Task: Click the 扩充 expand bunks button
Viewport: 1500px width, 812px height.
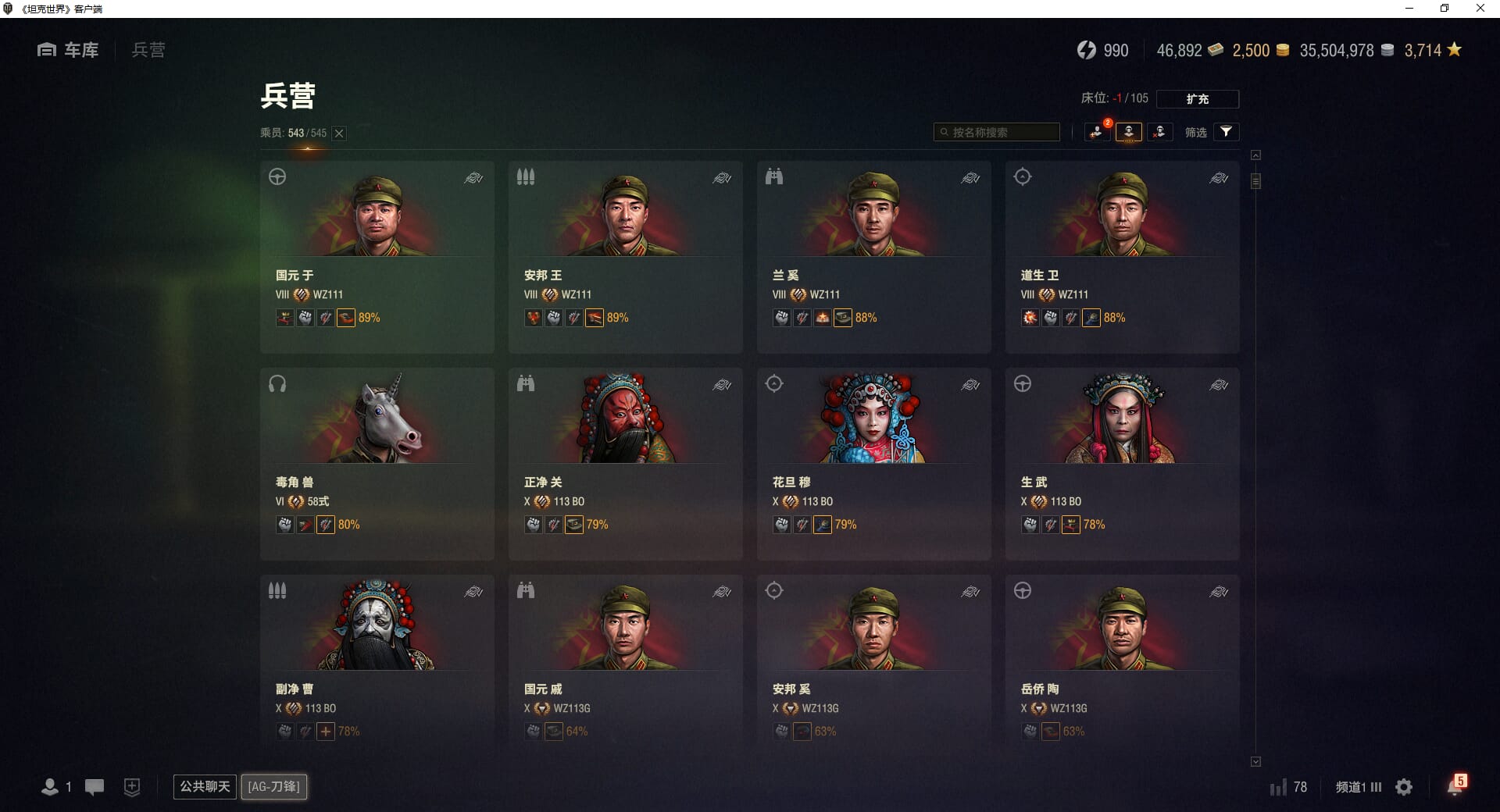Action: pos(1197,99)
